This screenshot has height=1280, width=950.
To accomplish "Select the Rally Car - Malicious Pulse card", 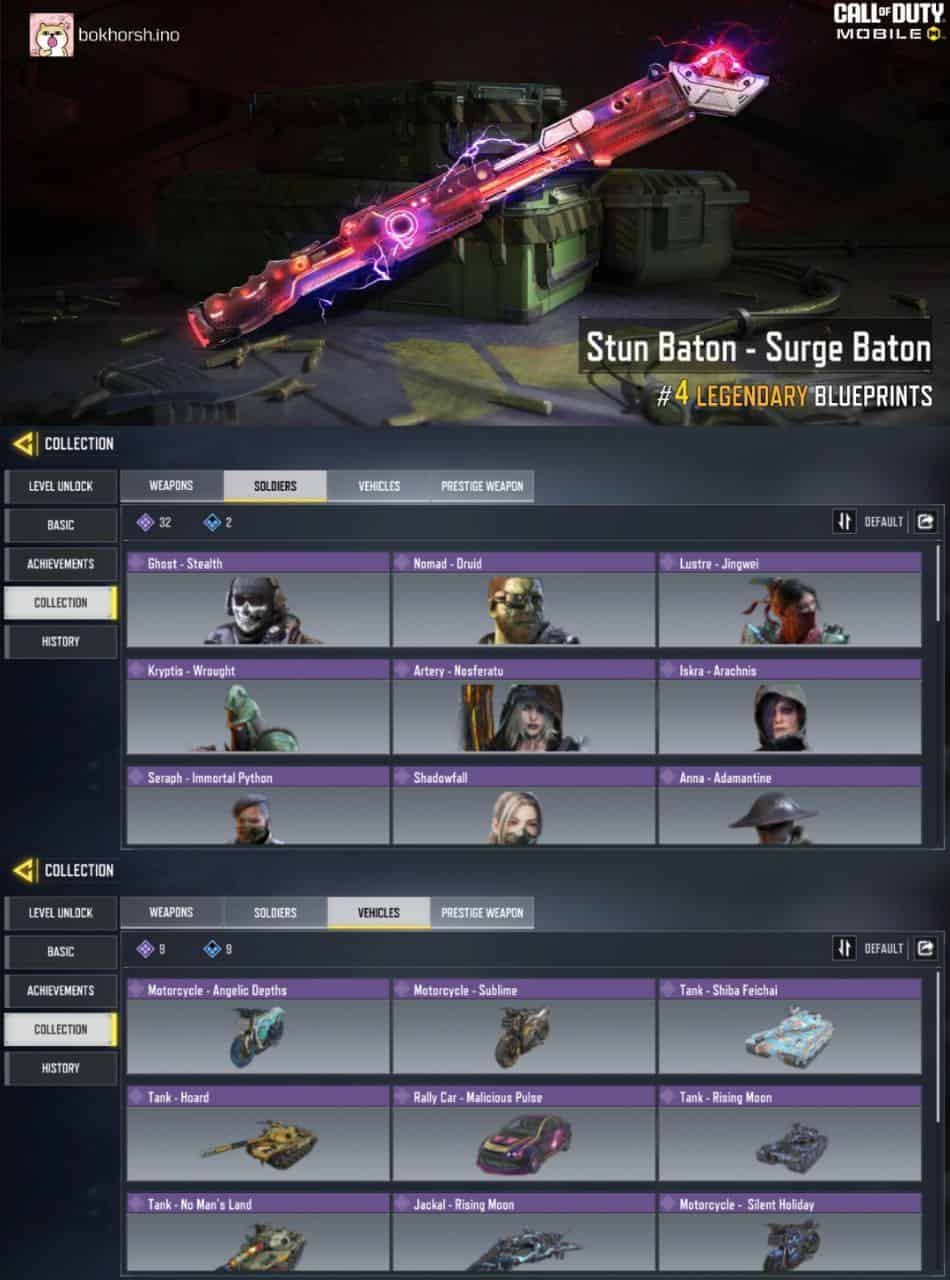I will point(523,1134).
